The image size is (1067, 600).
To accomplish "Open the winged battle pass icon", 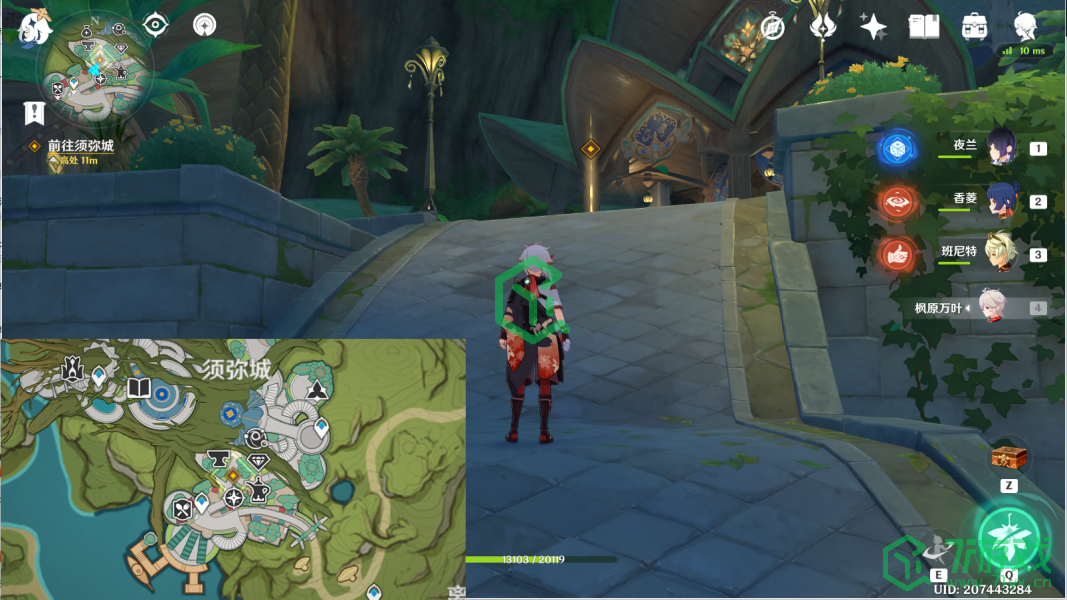I will click(x=822, y=27).
